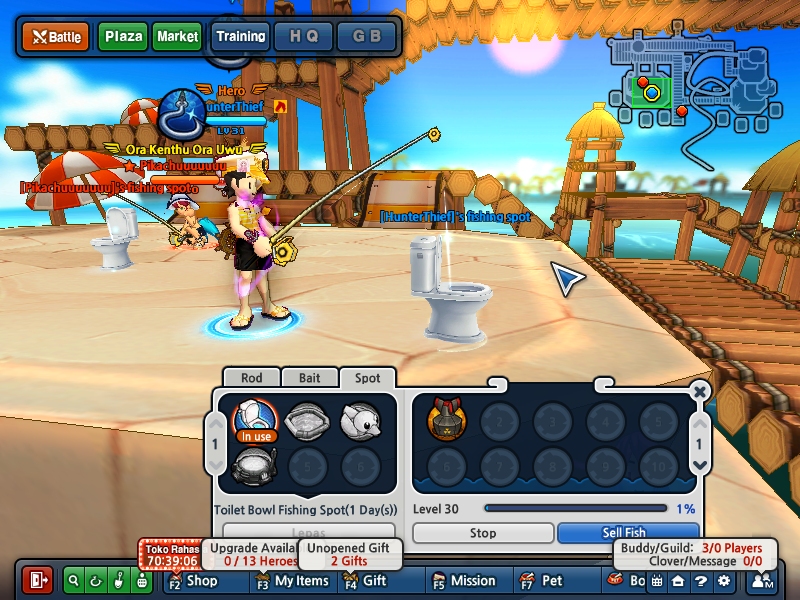Open the settings gear icon
Image resolution: width=800 pixels, height=600 pixels.
[724, 580]
